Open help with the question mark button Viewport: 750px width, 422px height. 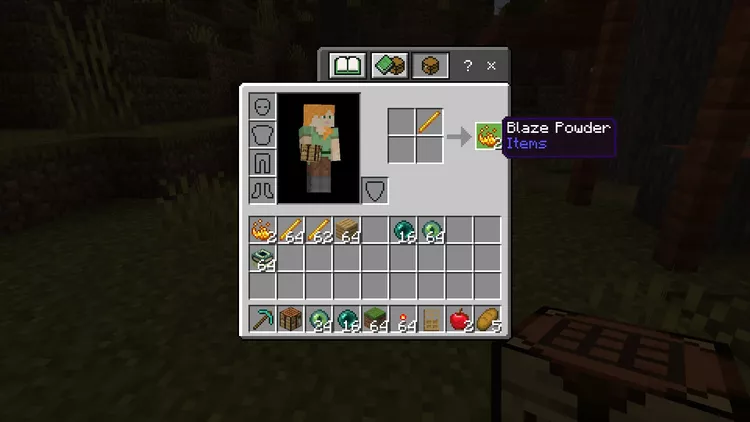point(468,66)
